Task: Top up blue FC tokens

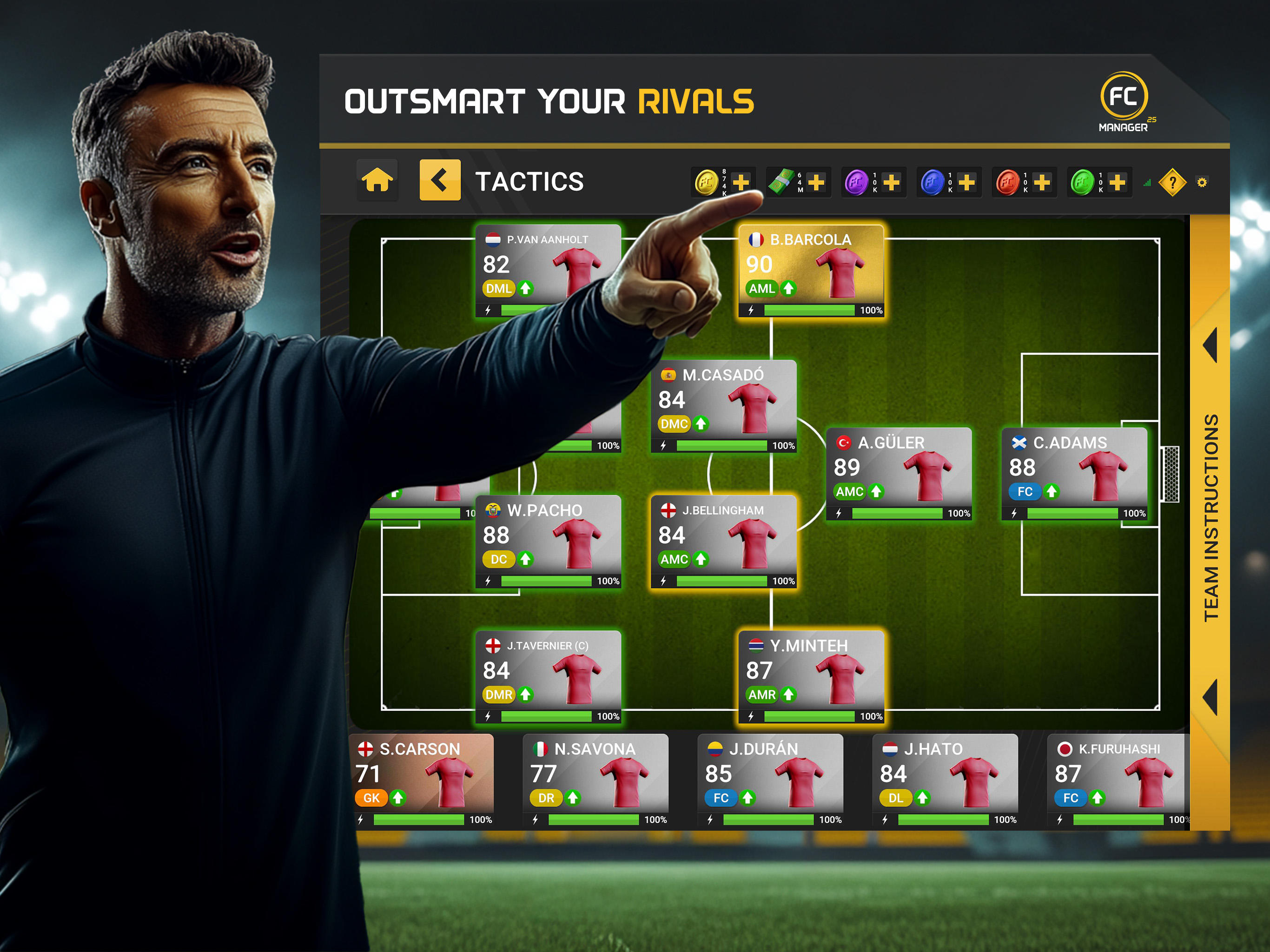Action: click(967, 182)
